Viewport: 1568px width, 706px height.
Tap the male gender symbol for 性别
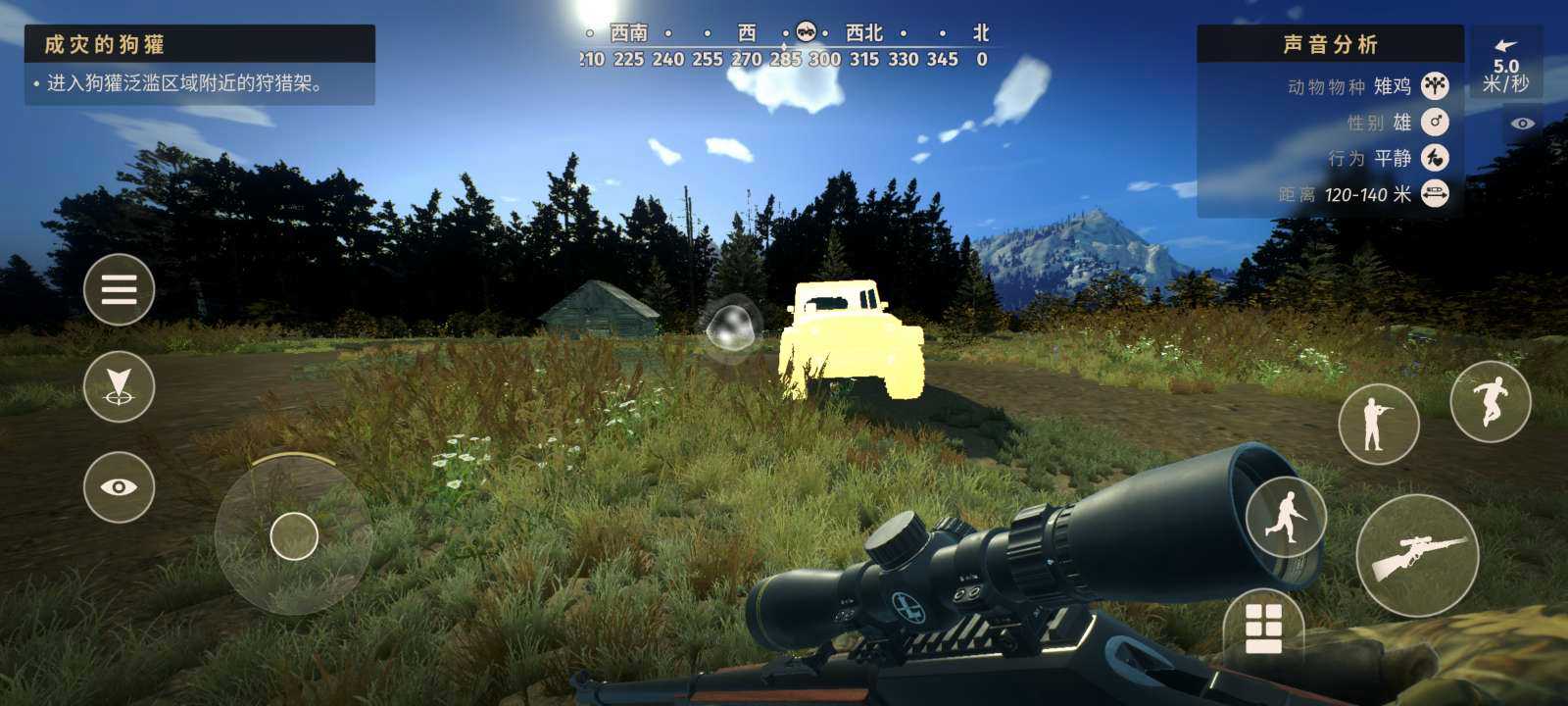coord(1437,122)
